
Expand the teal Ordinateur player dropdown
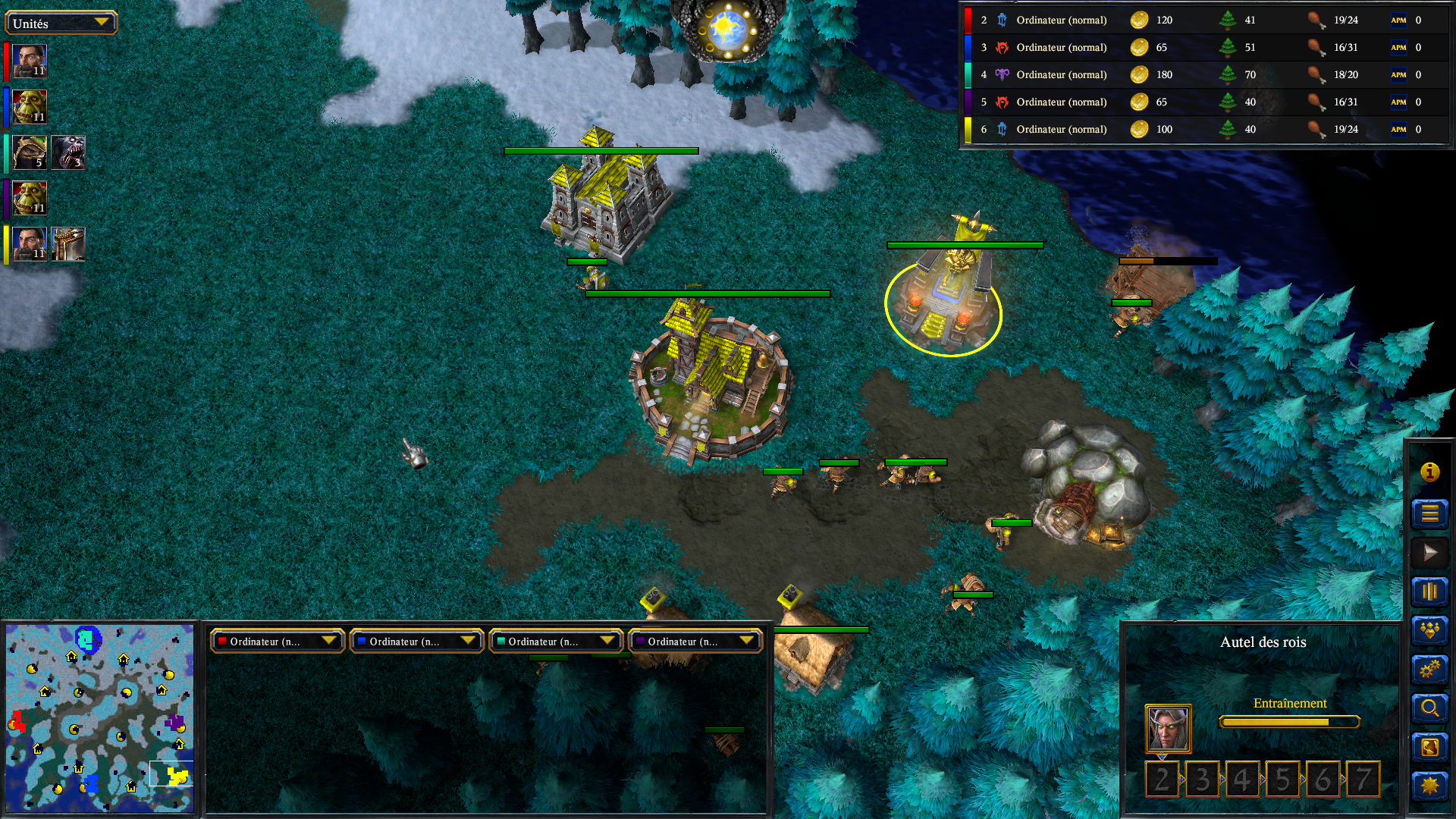coord(556,642)
